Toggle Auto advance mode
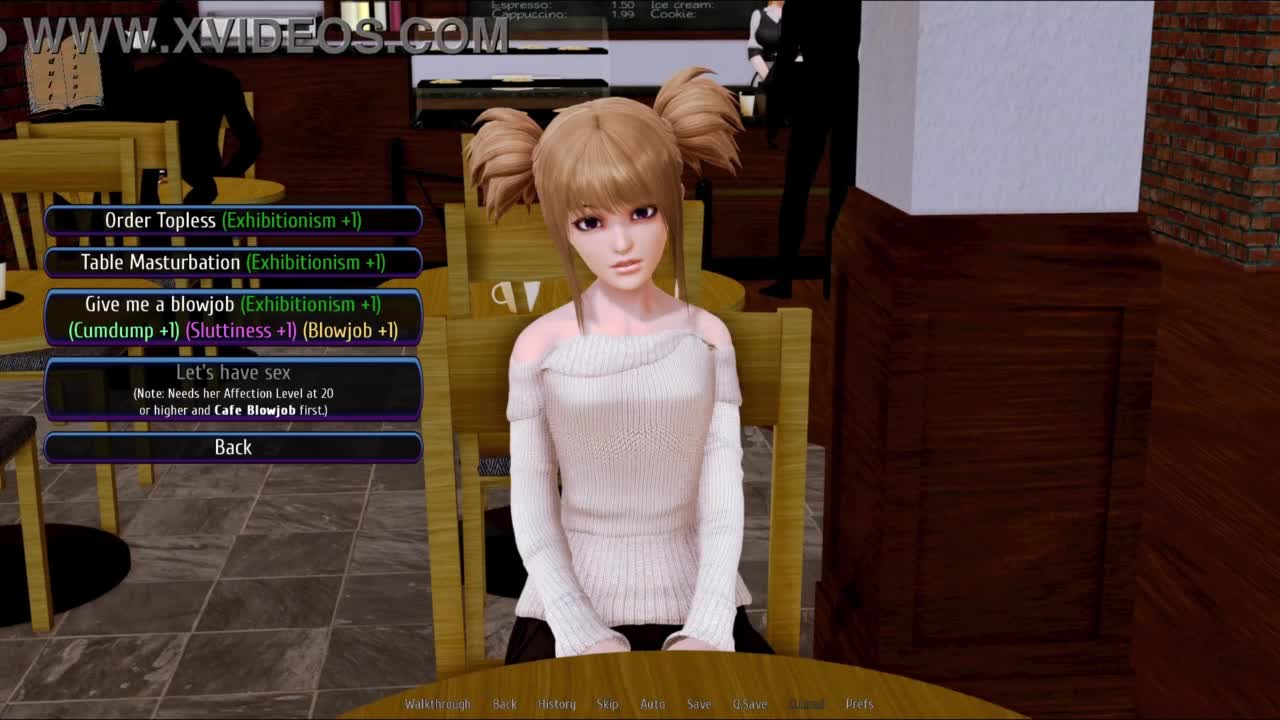Viewport: 1280px width, 720px height. click(652, 704)
